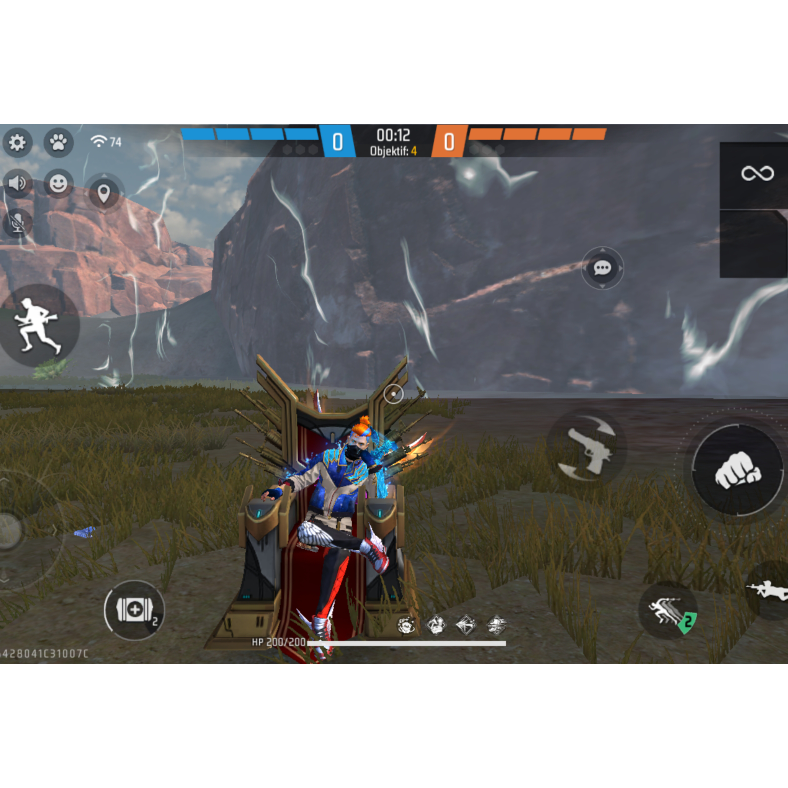The image size is (788, 788).
Task: Tap the prone soldier with rifle button
Action: click(768, 588)
